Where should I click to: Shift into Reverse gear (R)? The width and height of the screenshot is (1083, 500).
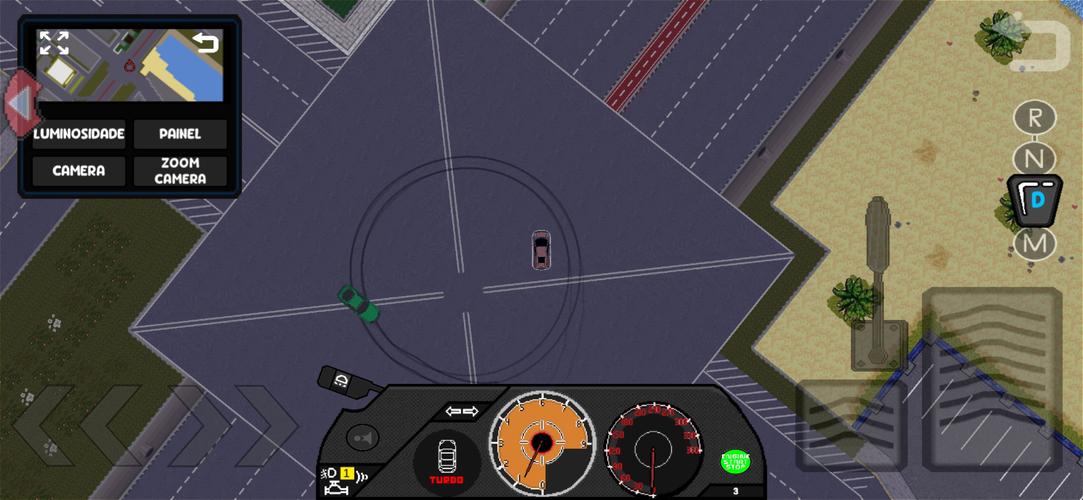[1035, 117]
